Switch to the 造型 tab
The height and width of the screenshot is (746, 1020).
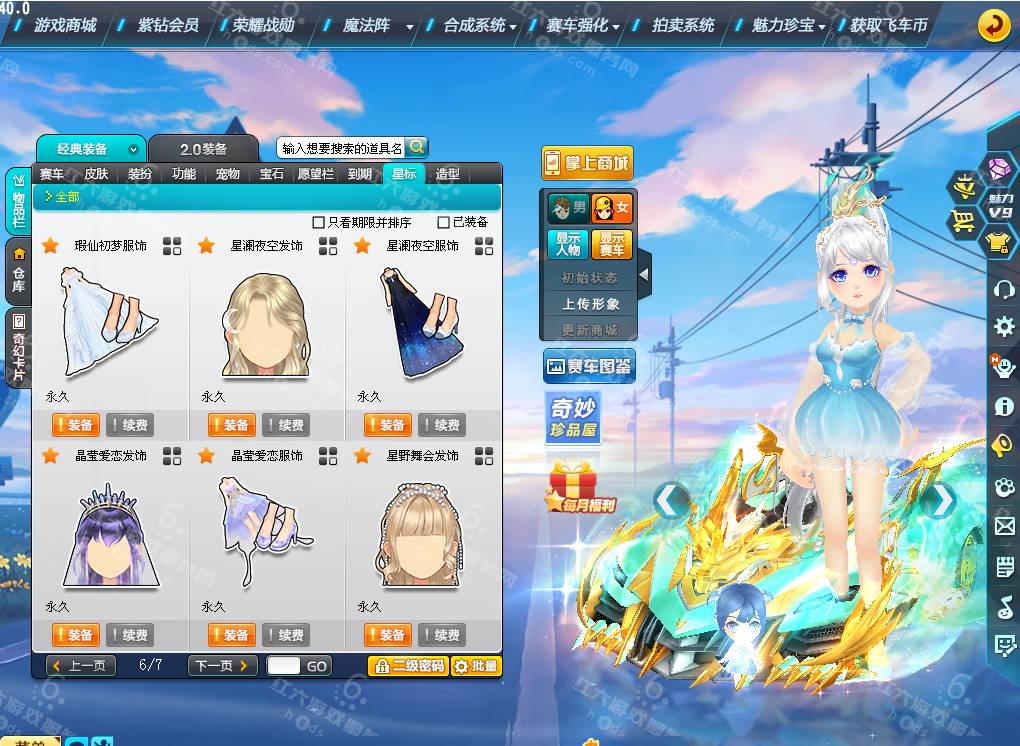447,174
